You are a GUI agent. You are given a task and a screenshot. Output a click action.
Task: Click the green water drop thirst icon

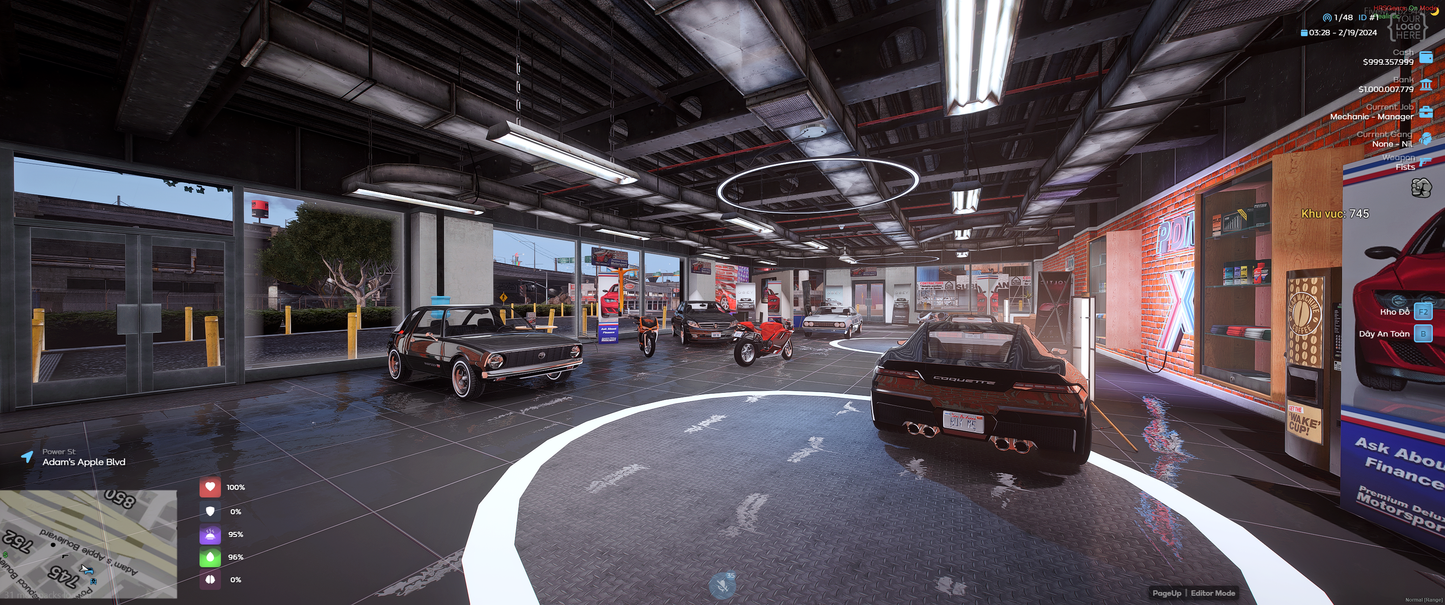[x=210, y=557]
